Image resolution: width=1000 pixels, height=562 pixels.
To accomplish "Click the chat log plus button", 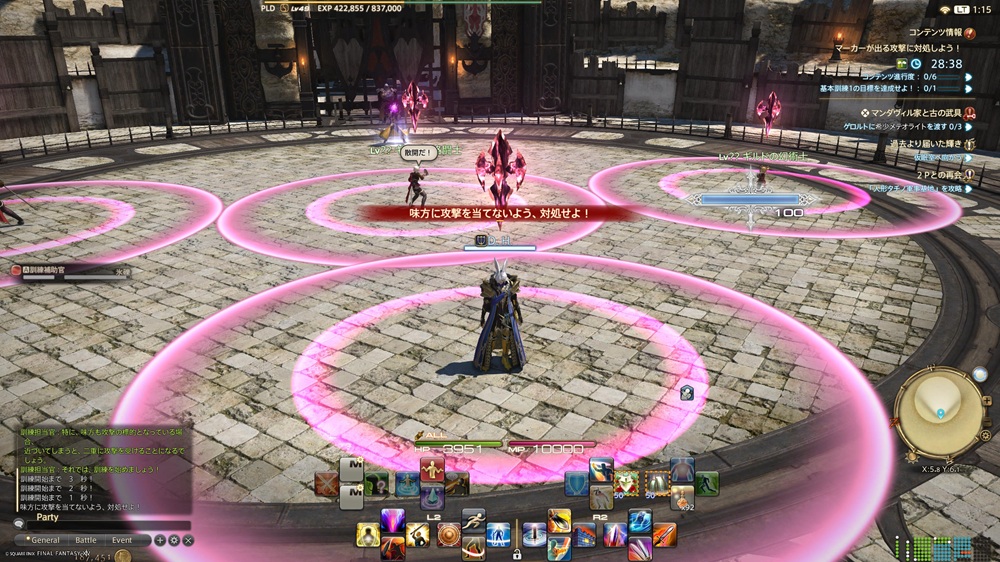I will (160, 540).
